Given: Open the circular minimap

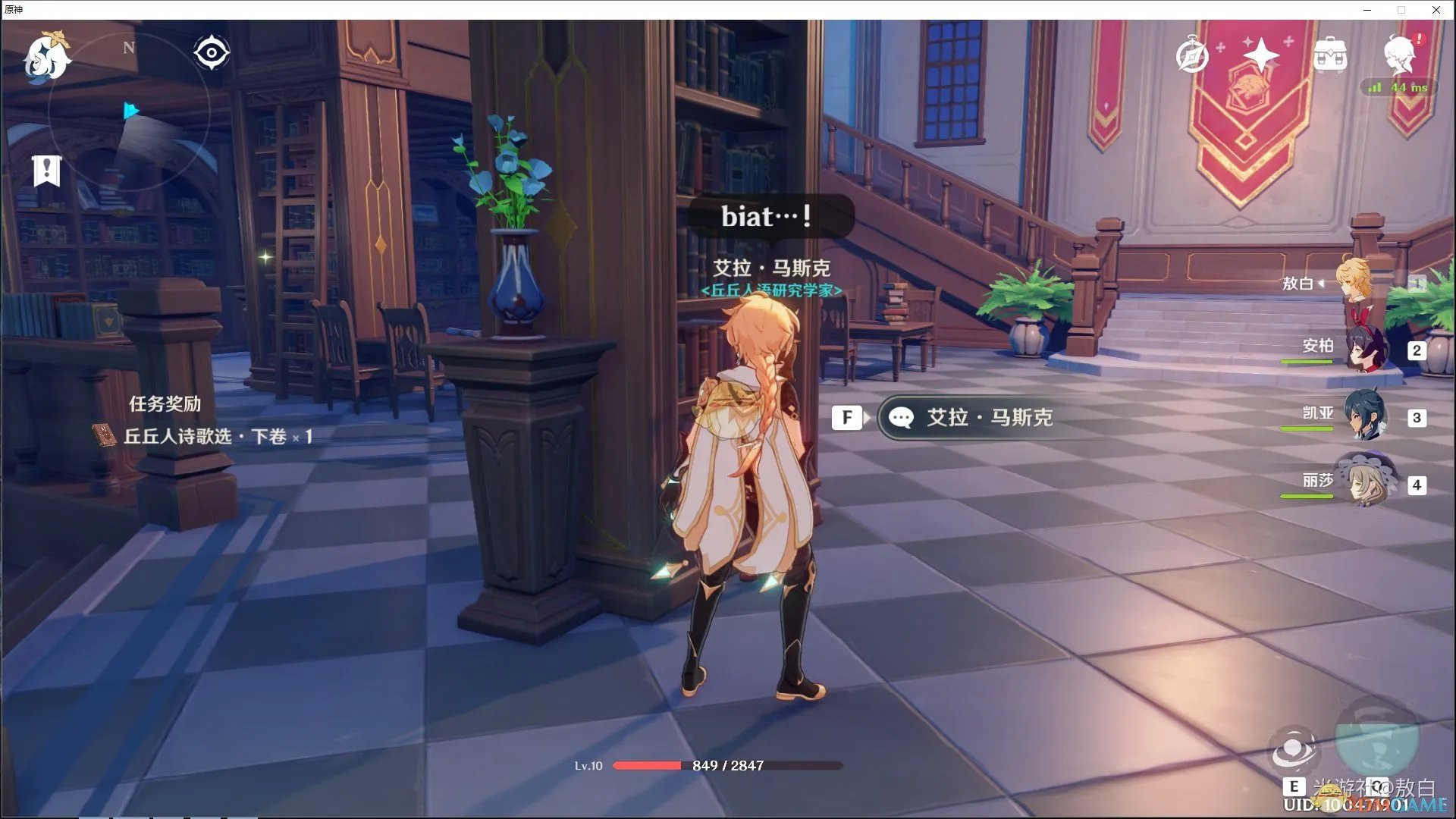Looking at the screenshot, I should click(129, 112).
